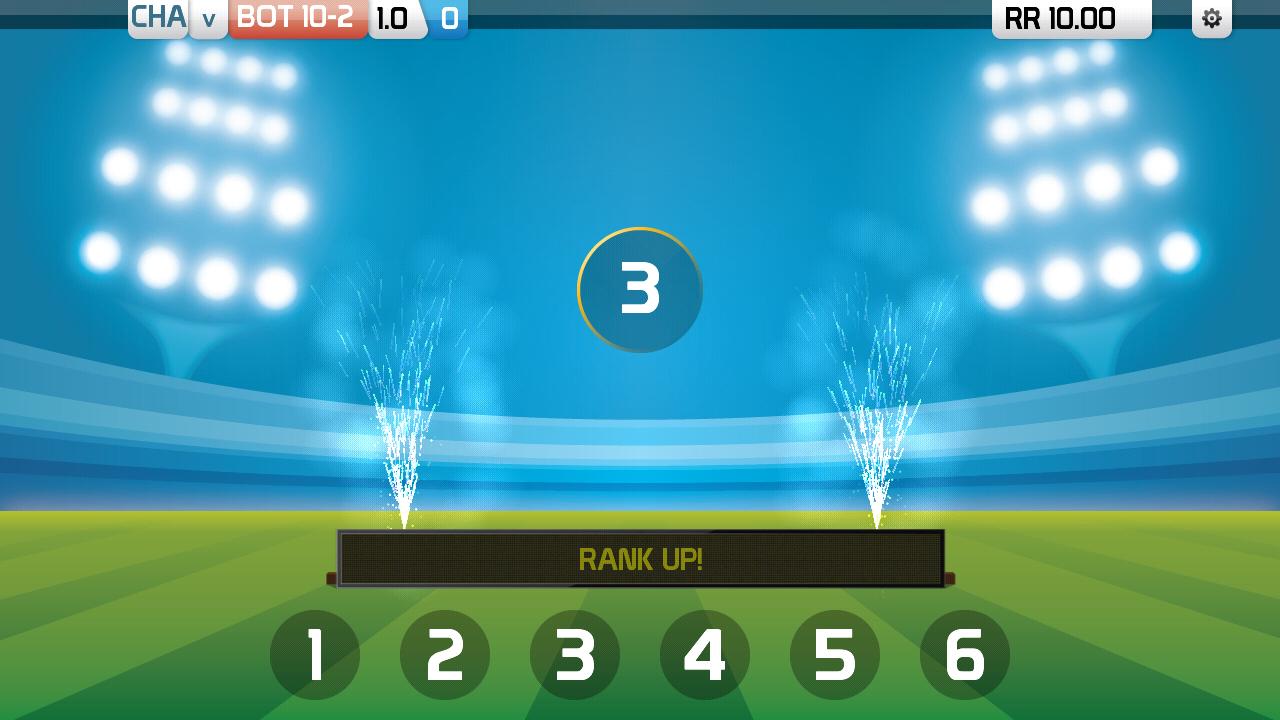Select the circled number 3 indicator

coord(639,289)
